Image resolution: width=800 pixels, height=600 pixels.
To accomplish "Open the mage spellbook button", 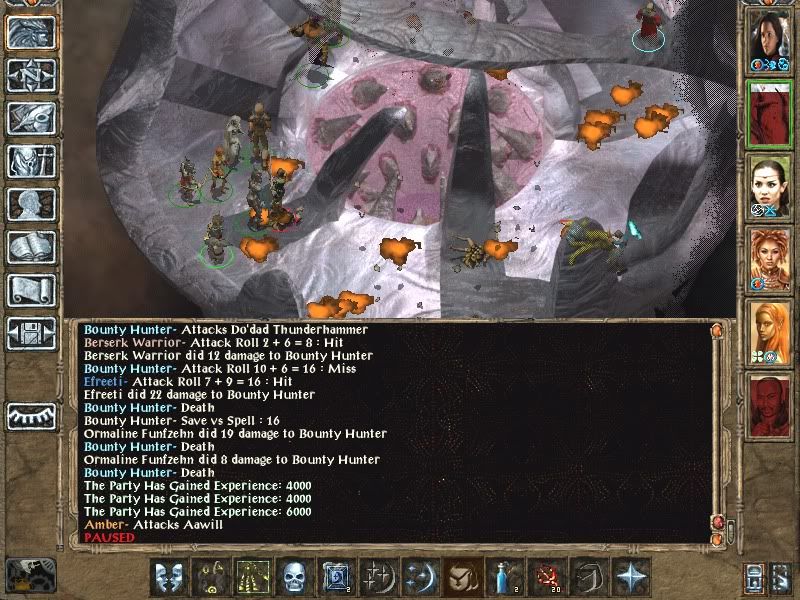I will click(x=30, y=247).
